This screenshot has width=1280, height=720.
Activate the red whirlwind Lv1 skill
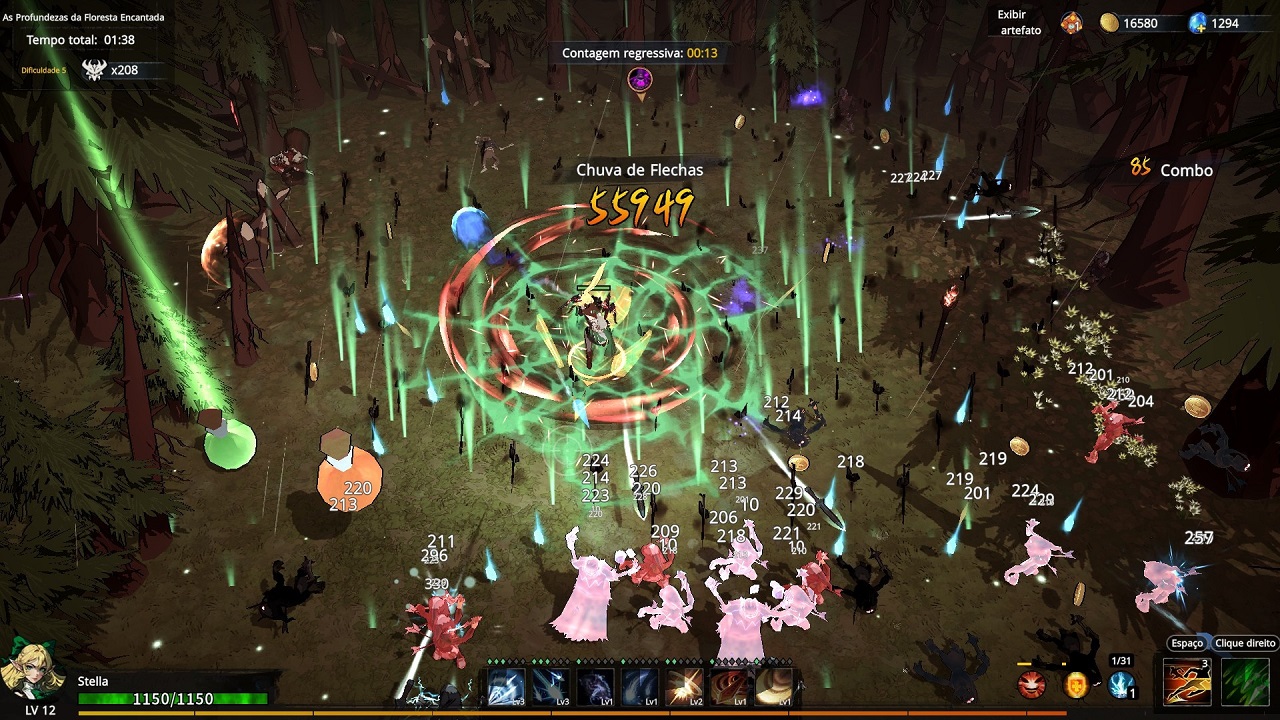pyautogui.click(x=728, y=688)
